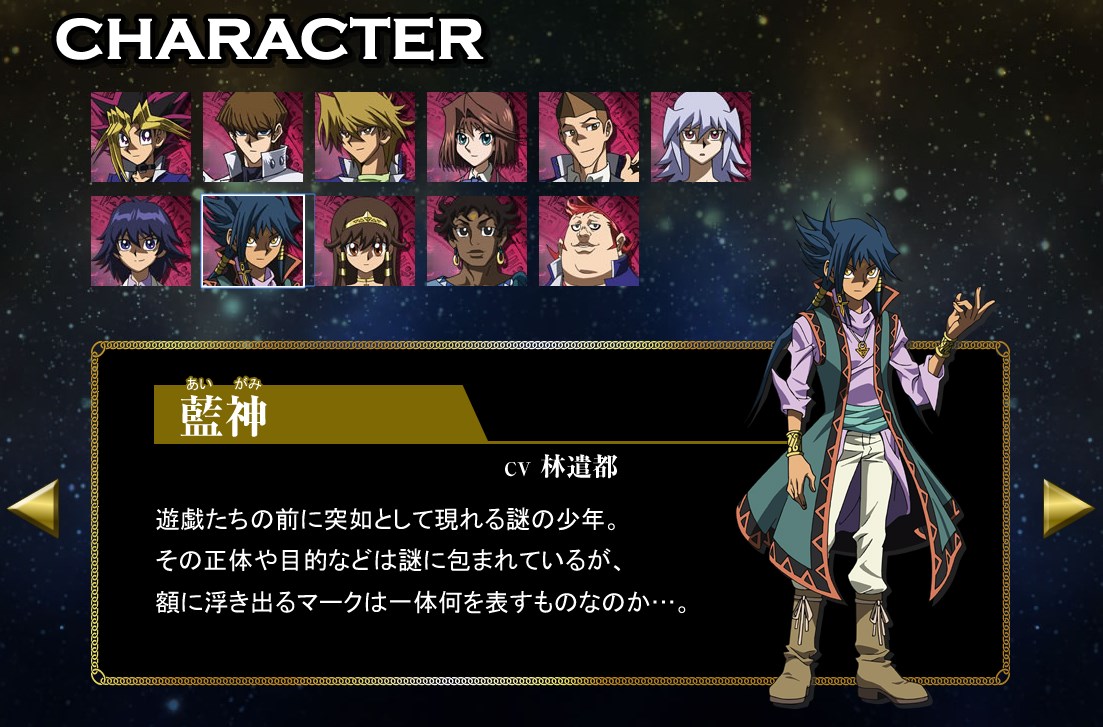Select Otogi's dark purple-haired portrait
1103x727 pixels.
(140, 241)
